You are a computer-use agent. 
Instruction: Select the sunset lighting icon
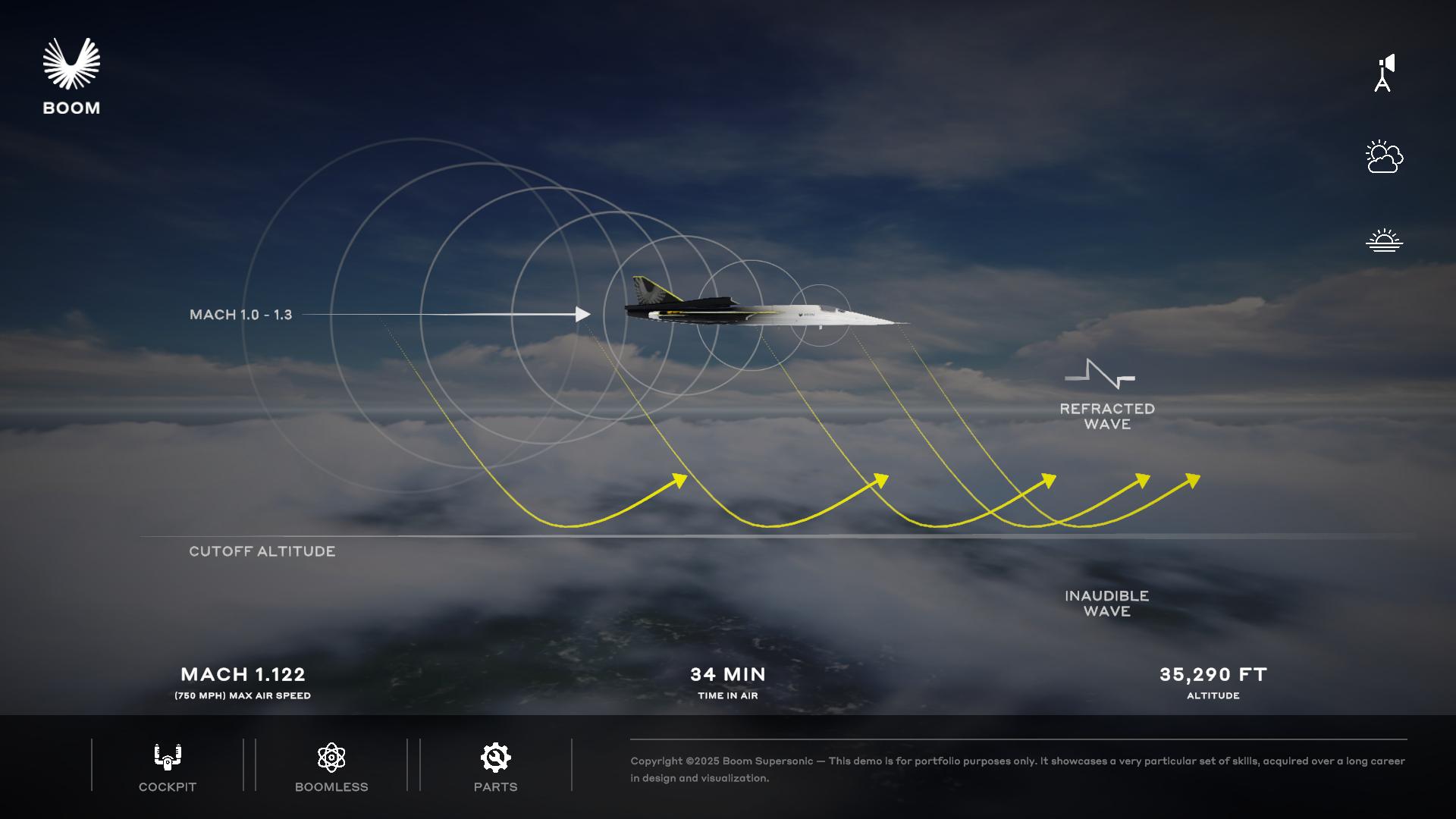point(1384,240)
